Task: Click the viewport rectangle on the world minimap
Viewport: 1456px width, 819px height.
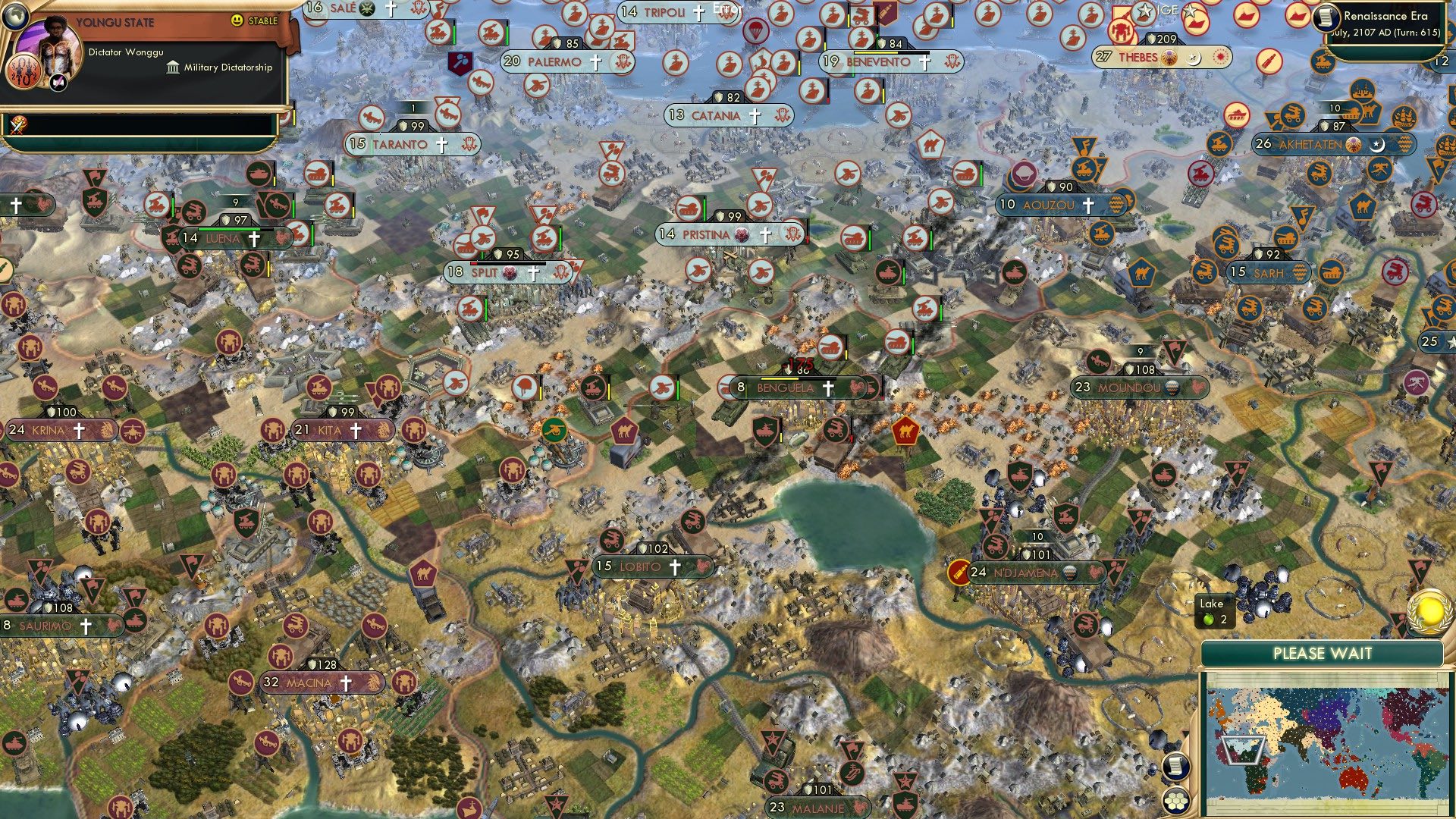Action: [x=1243, y=750]
